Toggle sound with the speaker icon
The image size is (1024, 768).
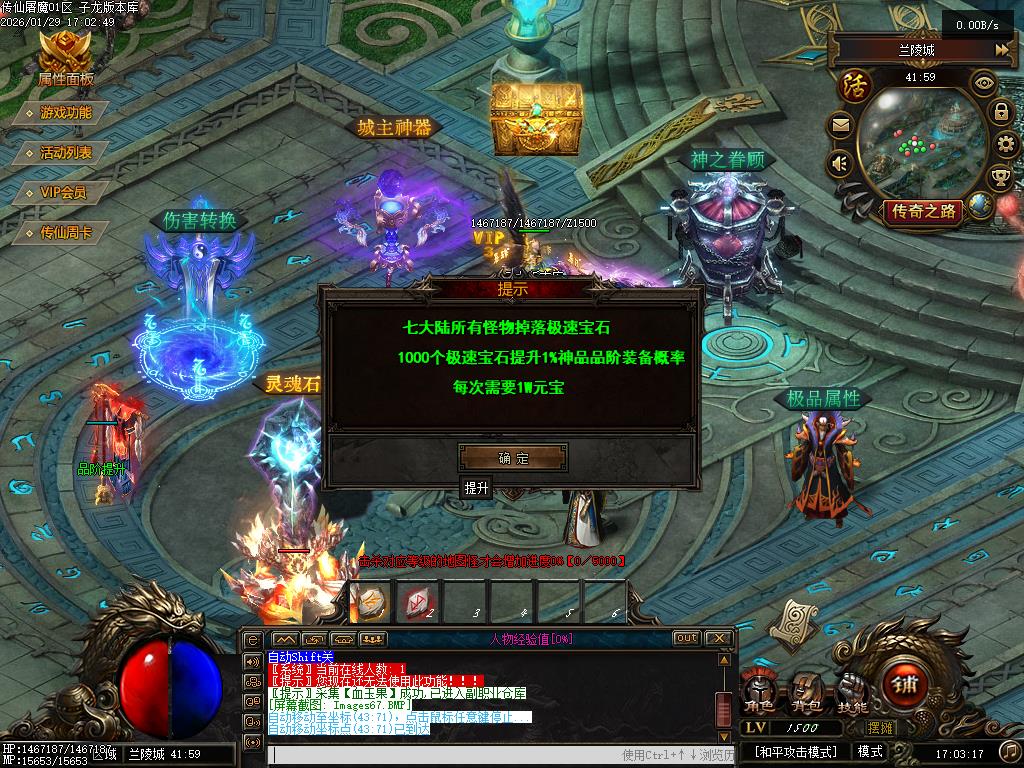(839, 162)
